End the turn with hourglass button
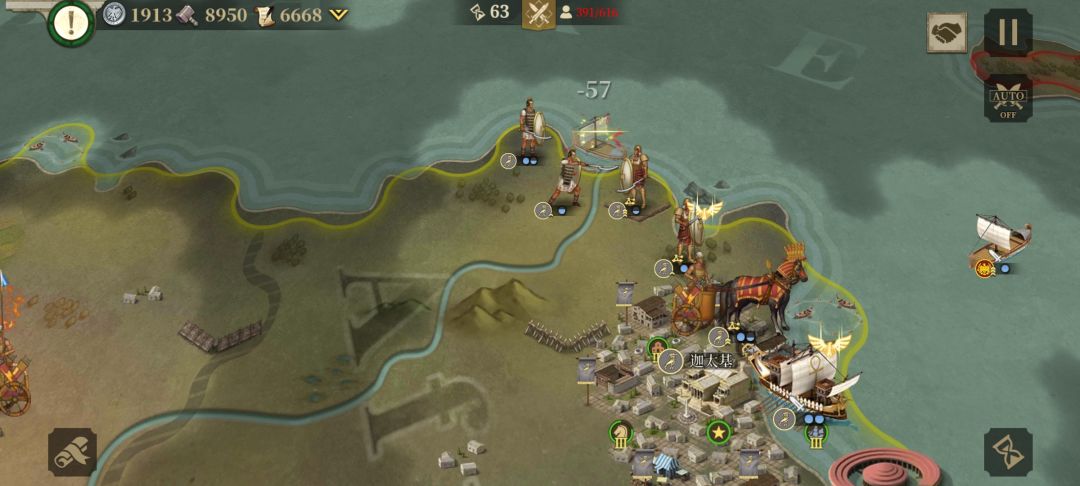 (x=1007, y=452)
